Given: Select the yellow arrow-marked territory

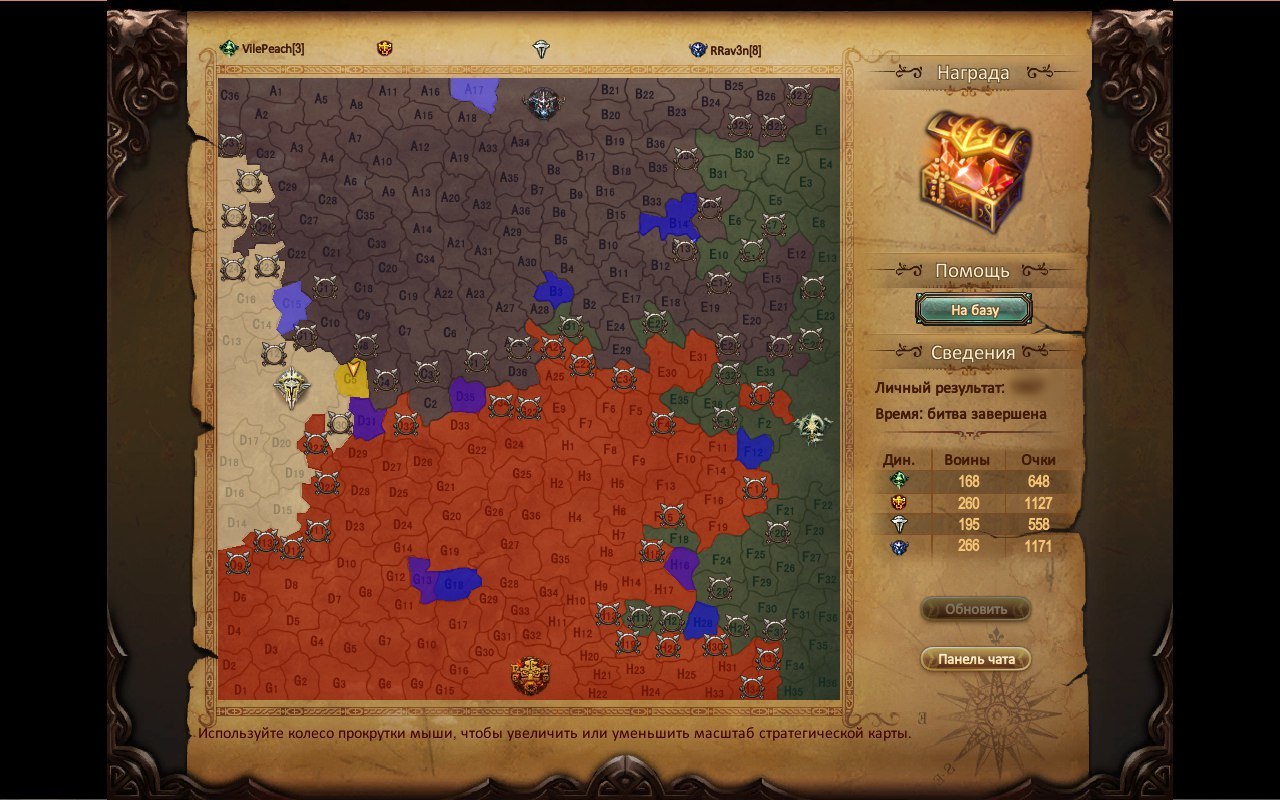Looking at the screenshot, I should pyautogui.click(x=352, y=378).
